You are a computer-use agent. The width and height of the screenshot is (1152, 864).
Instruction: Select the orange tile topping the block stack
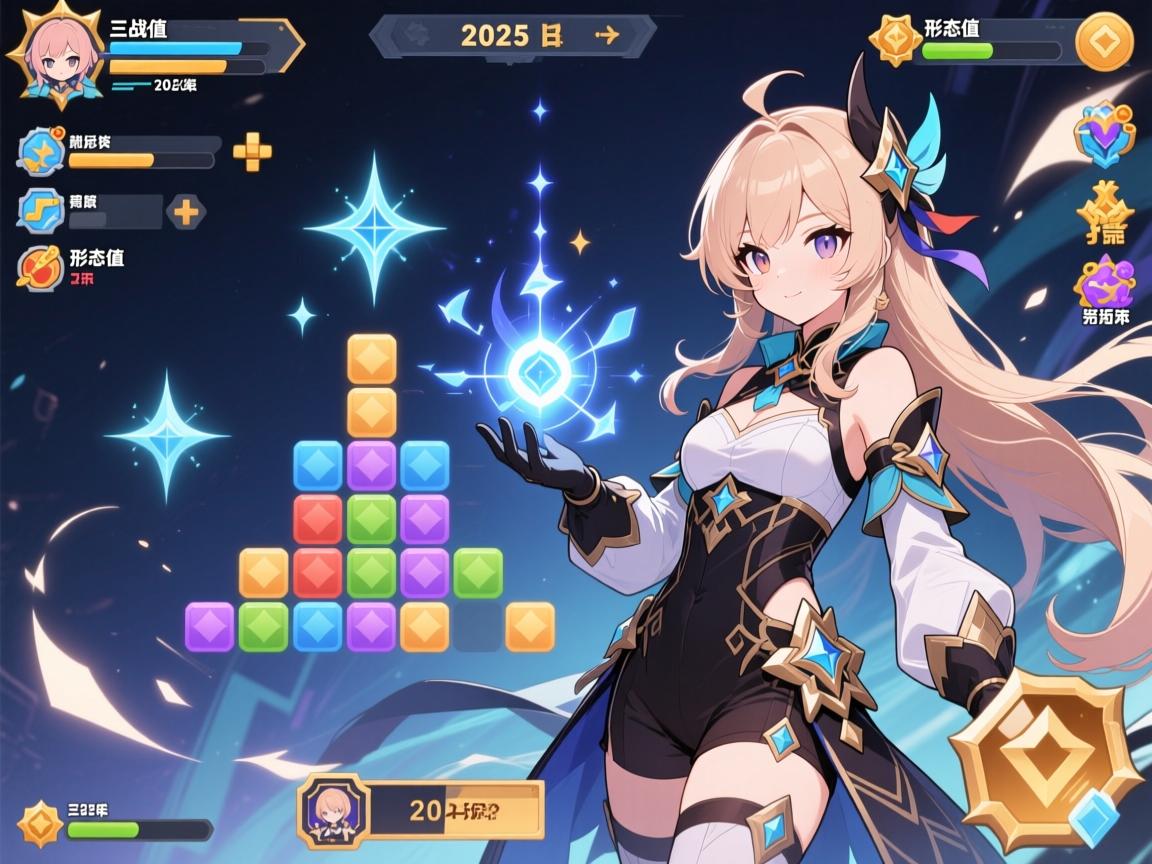point(372,358)
